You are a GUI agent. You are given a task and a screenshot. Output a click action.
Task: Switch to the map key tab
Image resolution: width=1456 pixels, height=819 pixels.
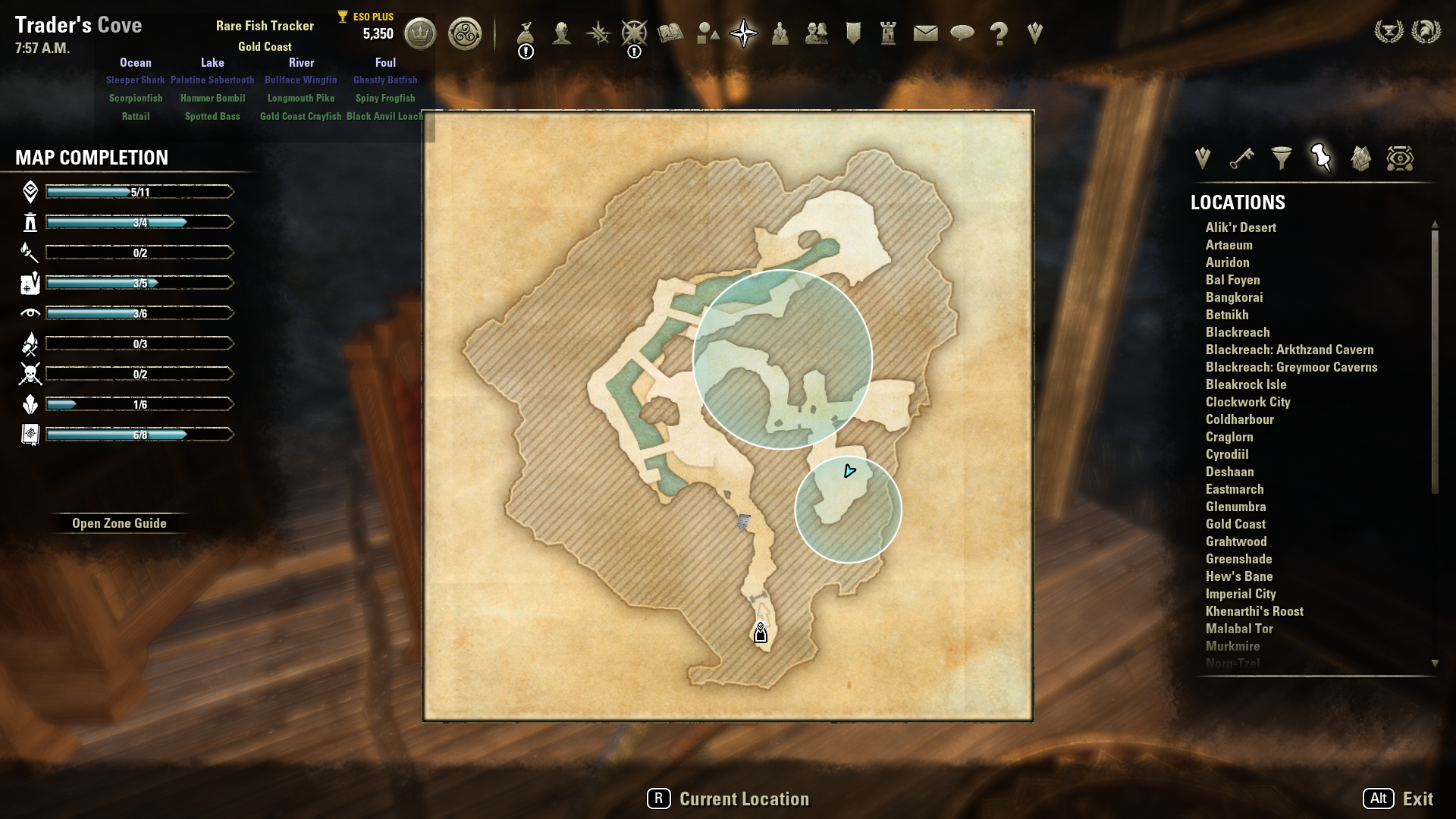point(1241,158)
